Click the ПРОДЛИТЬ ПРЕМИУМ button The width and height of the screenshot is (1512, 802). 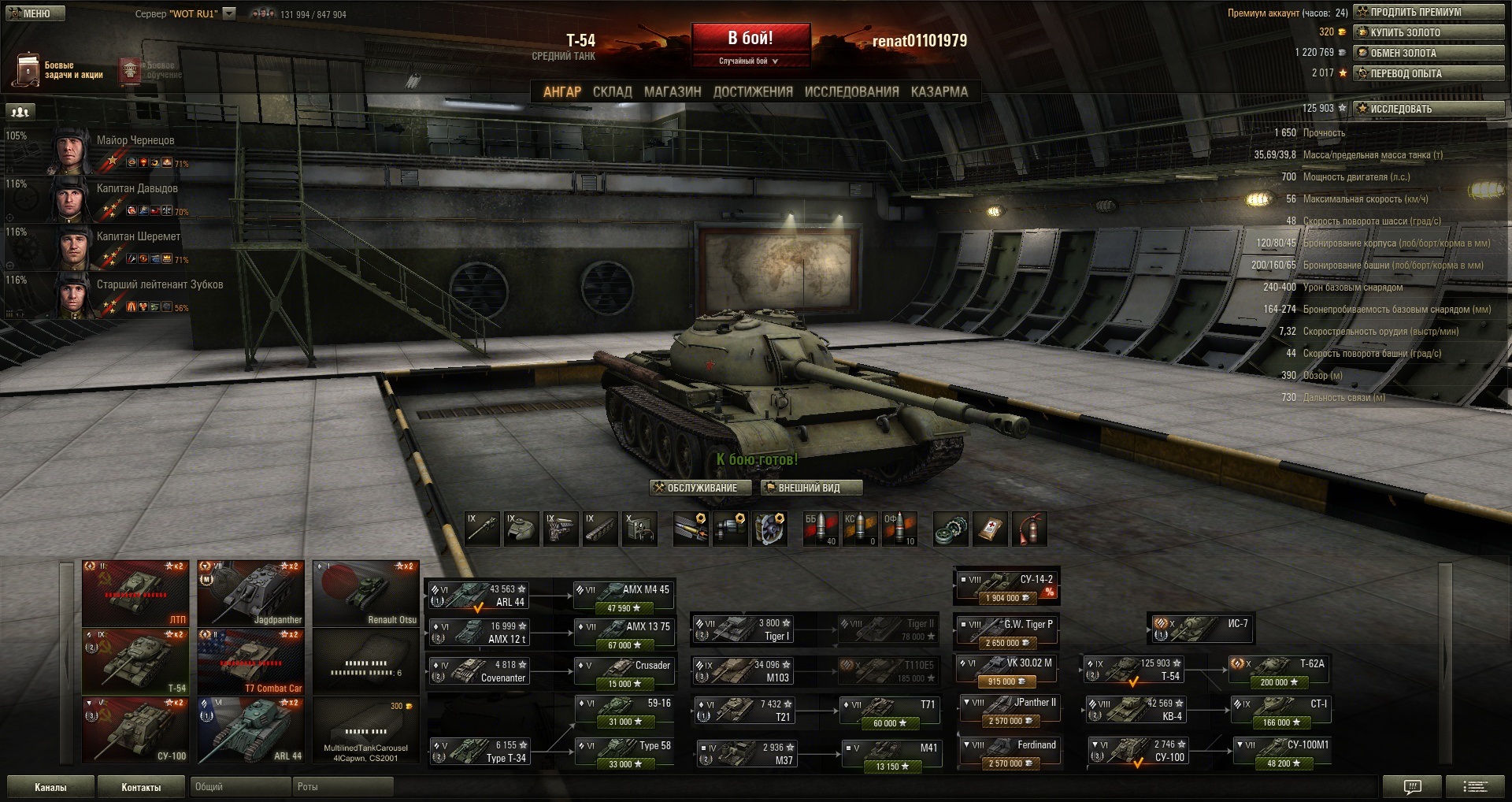(1428, 12)
